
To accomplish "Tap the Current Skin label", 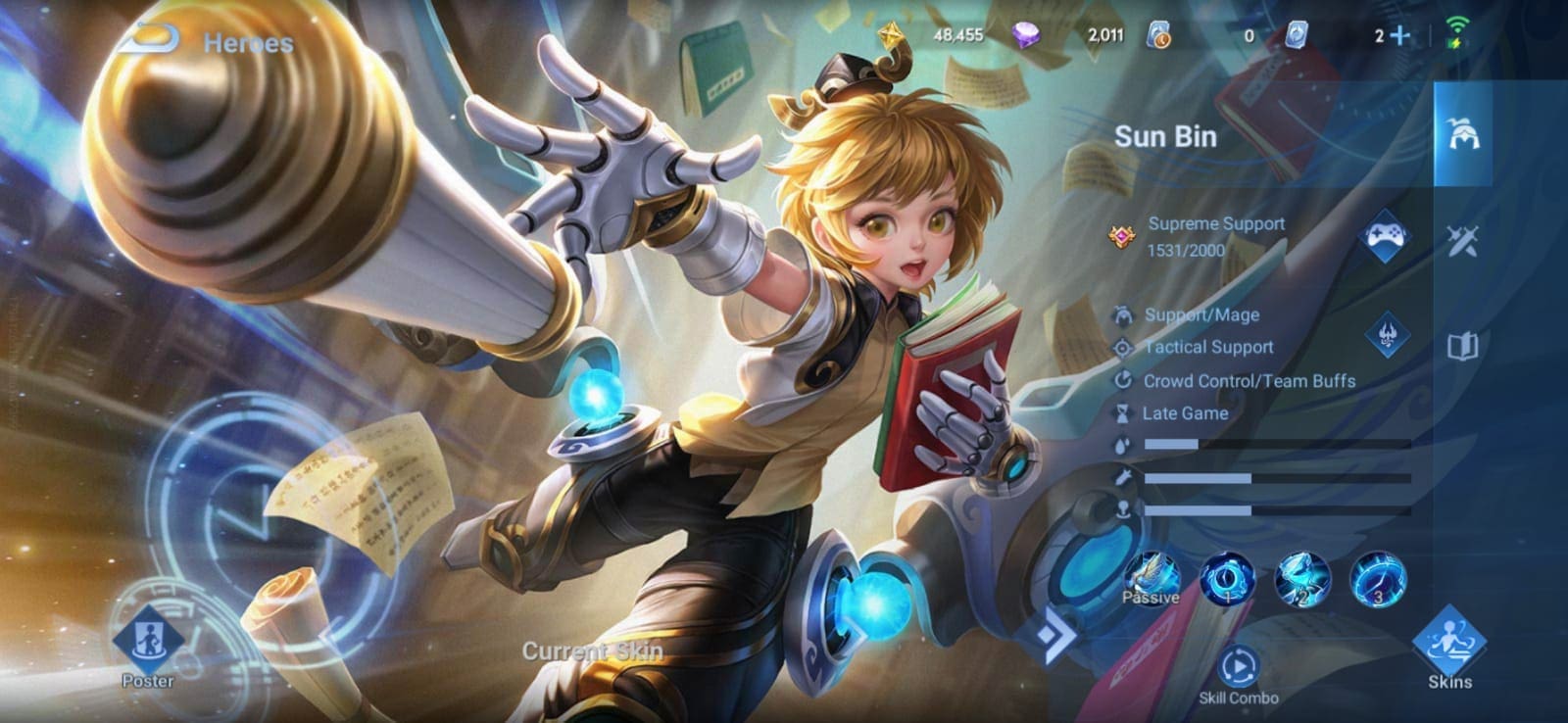I will (591, 650).
